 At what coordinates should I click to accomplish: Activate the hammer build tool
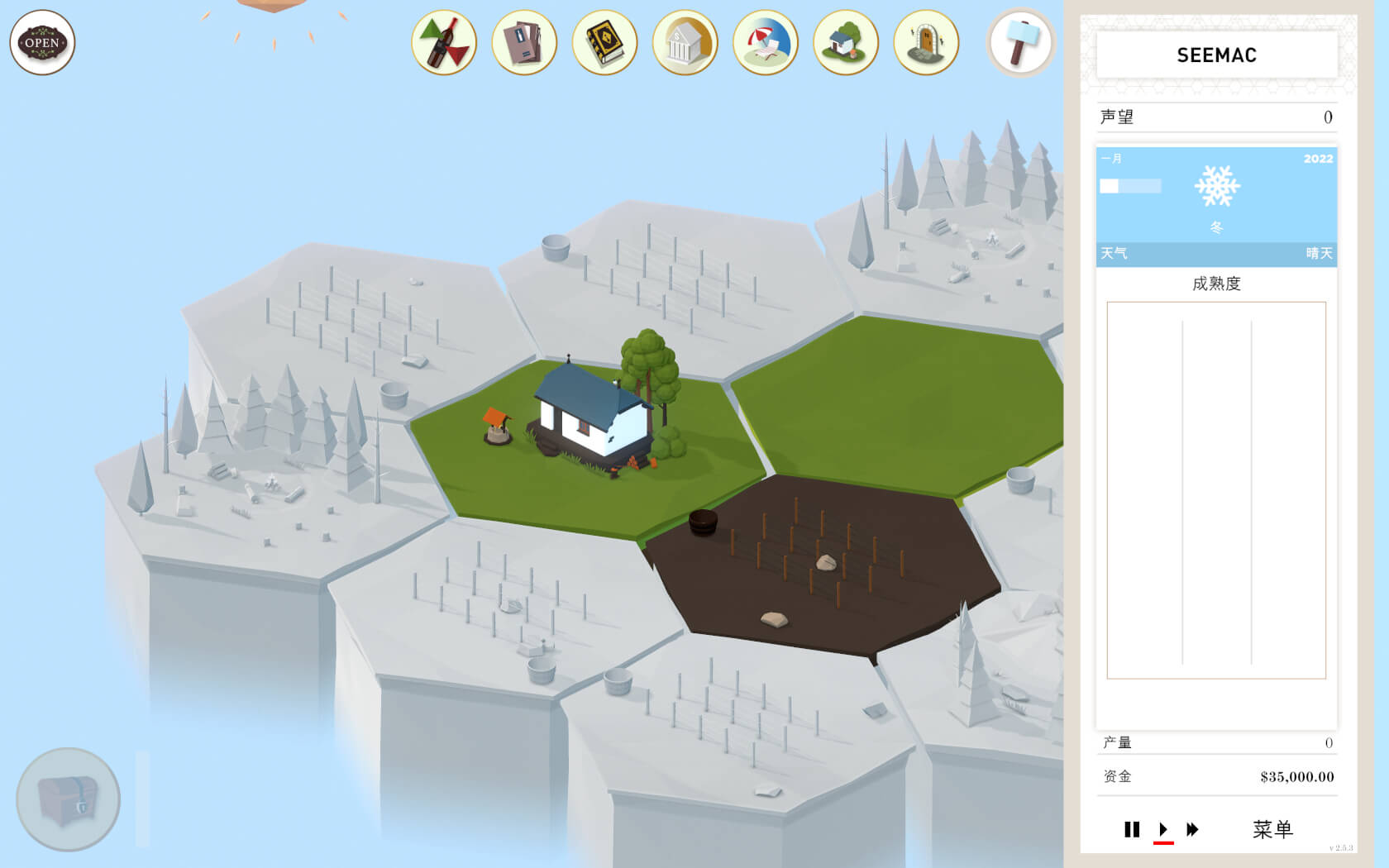(1020, 43)
